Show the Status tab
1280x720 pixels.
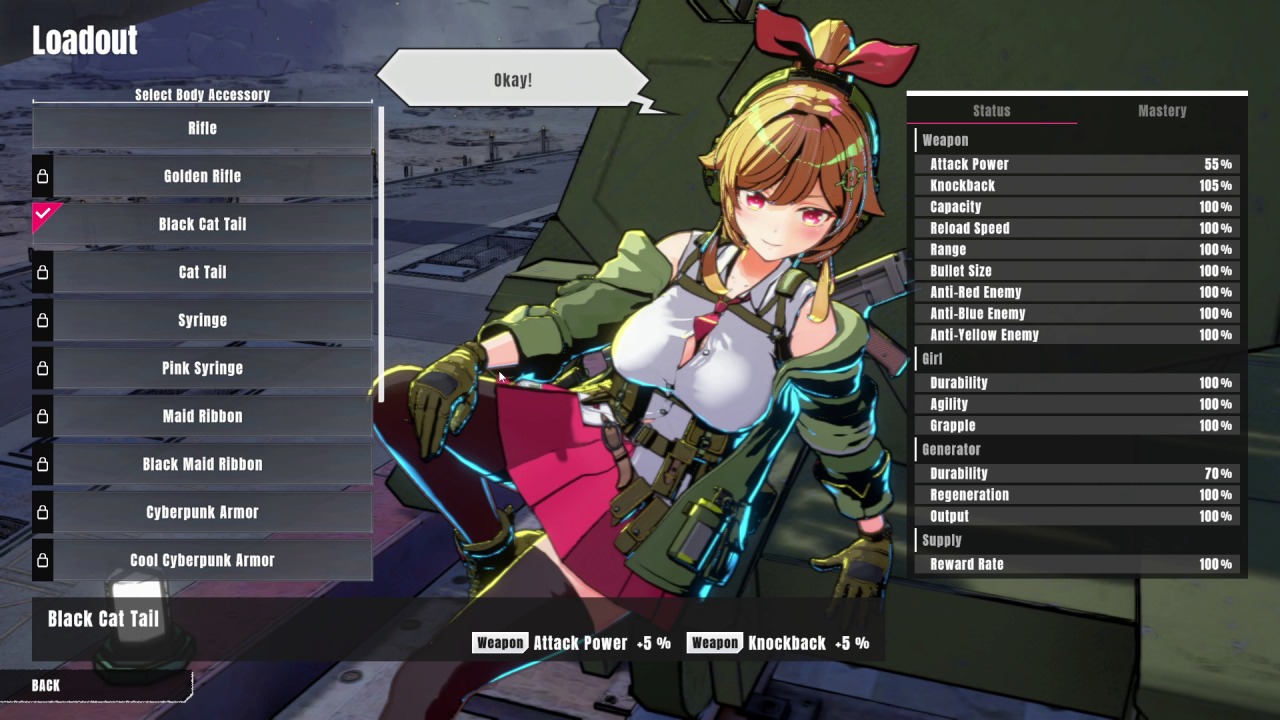[x=991, y=111]
